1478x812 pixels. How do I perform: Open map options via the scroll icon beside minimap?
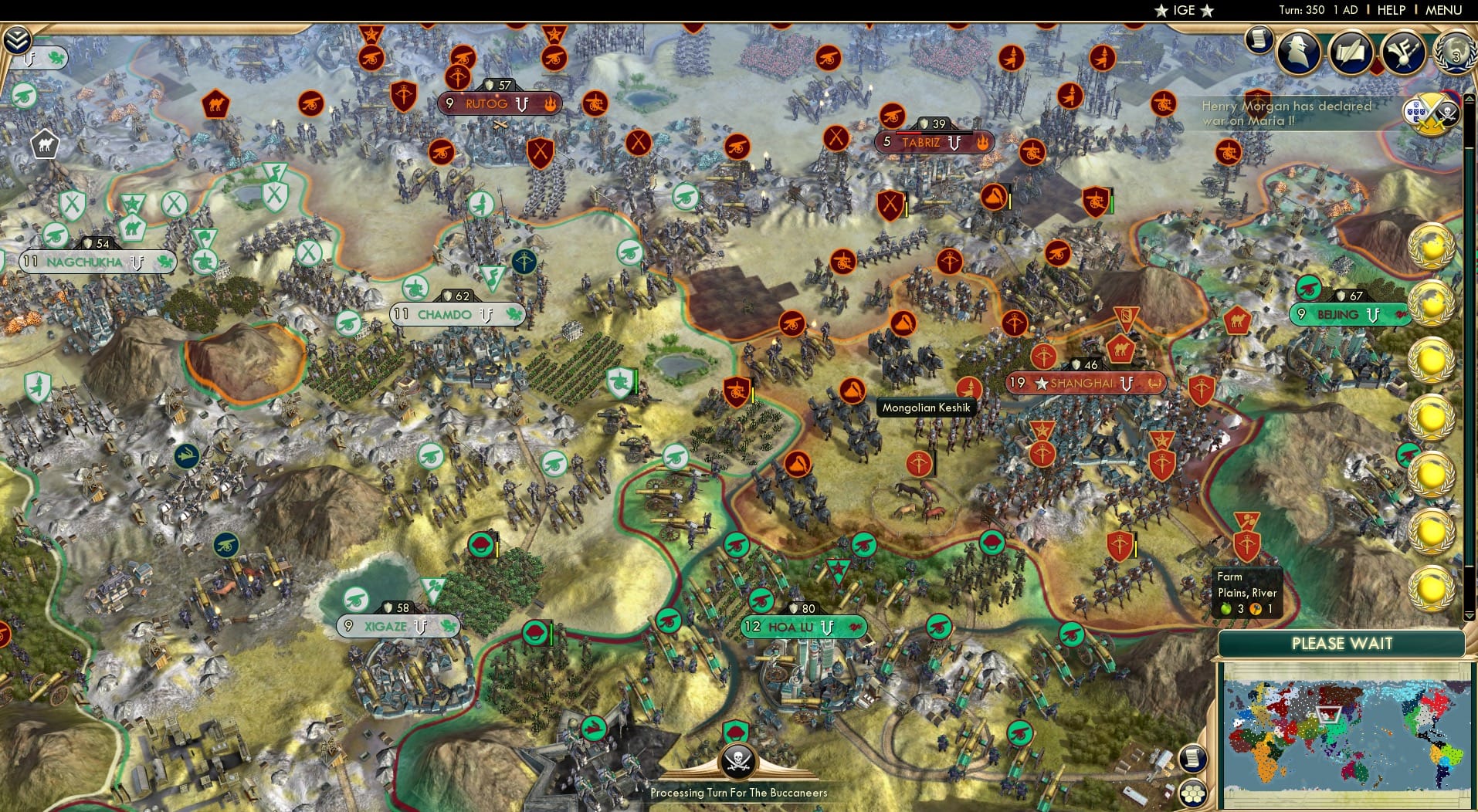(1194, 758)
